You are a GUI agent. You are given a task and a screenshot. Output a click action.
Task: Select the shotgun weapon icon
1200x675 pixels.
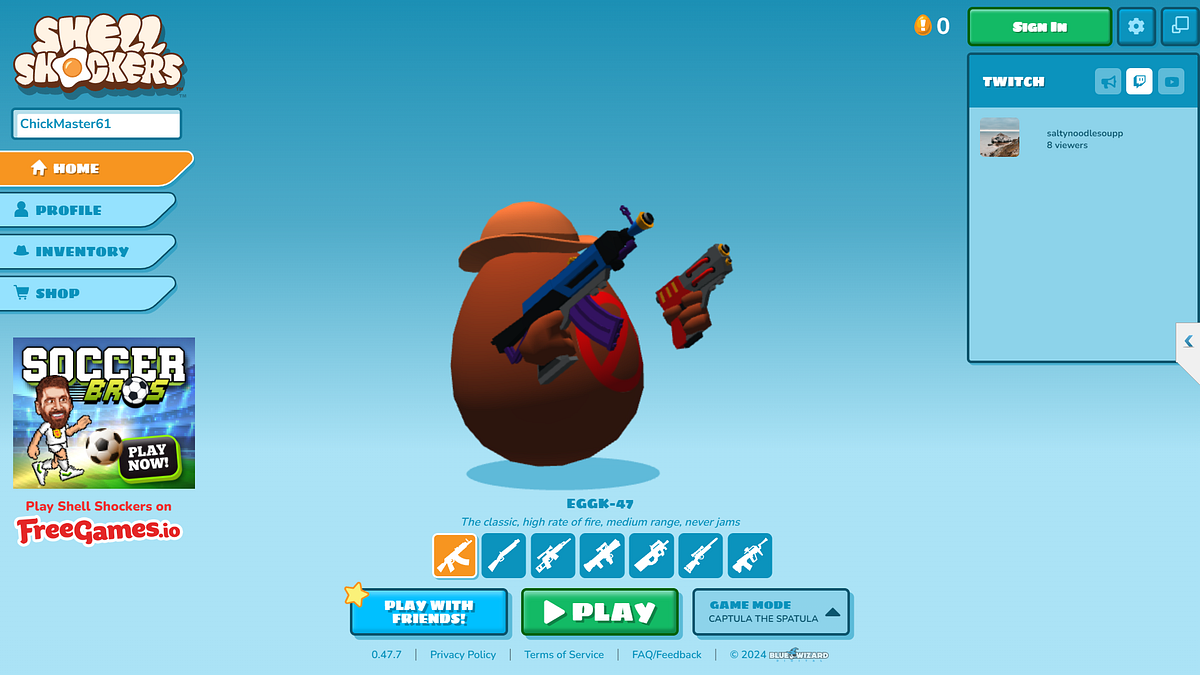click(504, 556)
